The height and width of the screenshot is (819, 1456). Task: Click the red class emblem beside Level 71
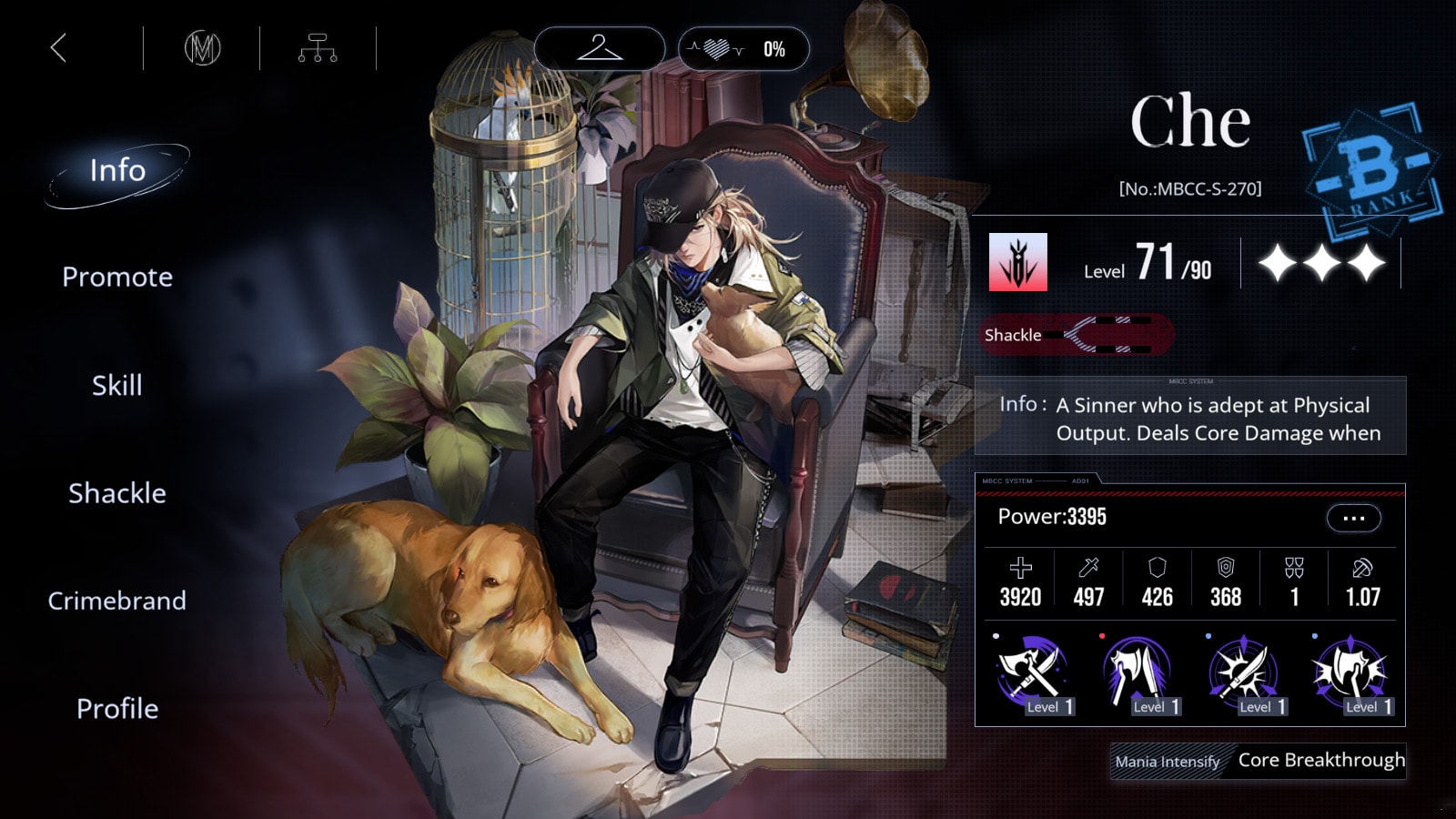[x=1016, y=261]
